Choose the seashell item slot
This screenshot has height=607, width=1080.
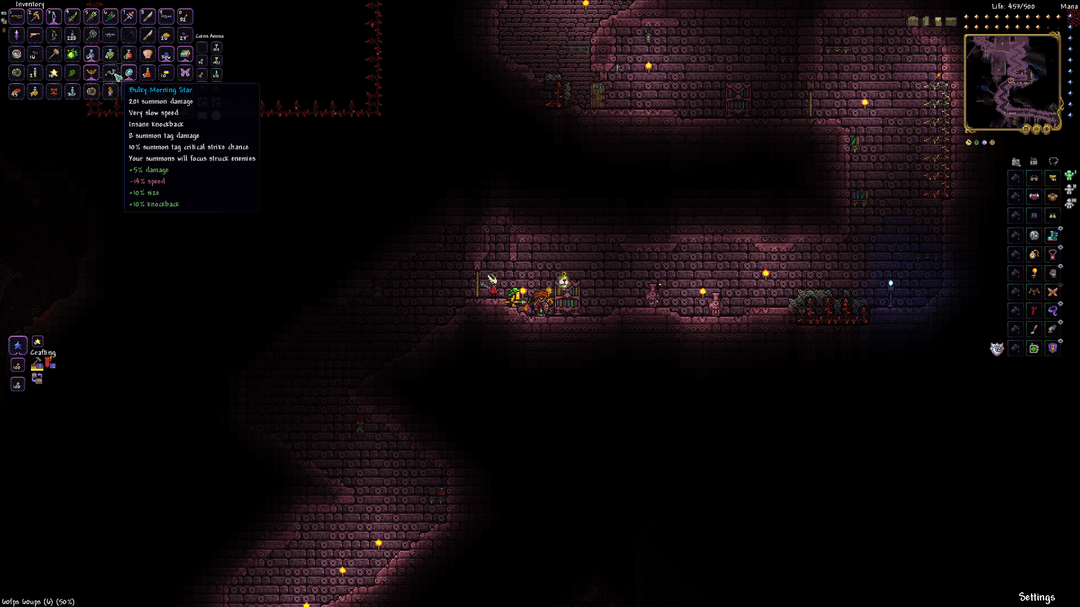click(x=148, y=54)
